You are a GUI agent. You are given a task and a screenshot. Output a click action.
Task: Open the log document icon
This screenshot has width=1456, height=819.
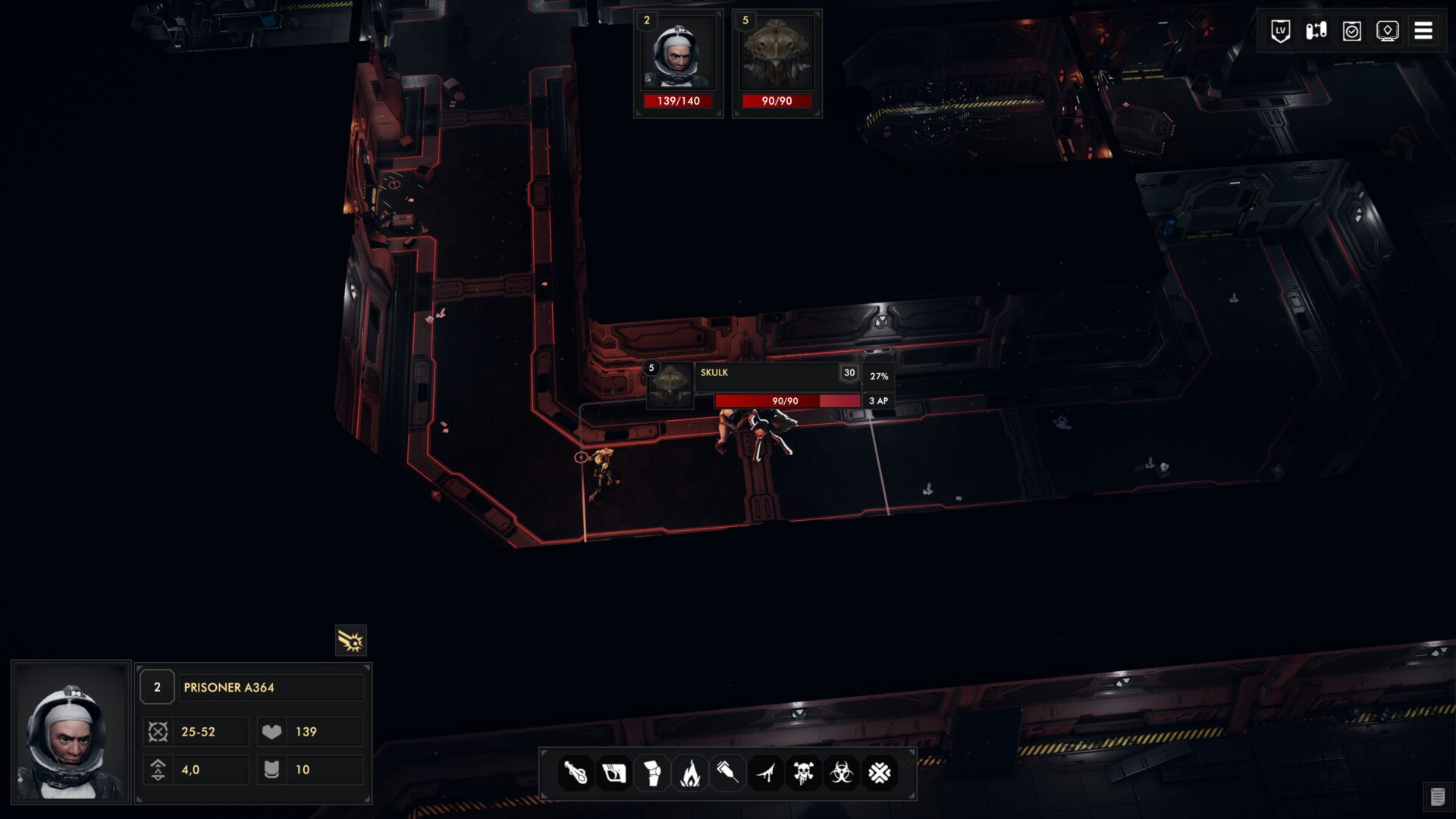coord(1437,797)
